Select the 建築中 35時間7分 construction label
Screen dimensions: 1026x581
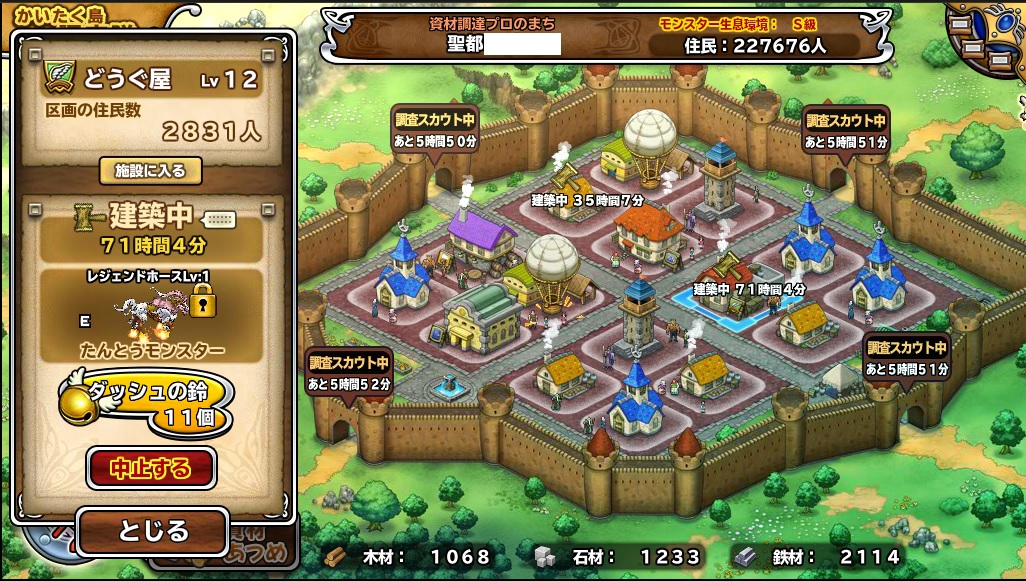tap(586, 200)
